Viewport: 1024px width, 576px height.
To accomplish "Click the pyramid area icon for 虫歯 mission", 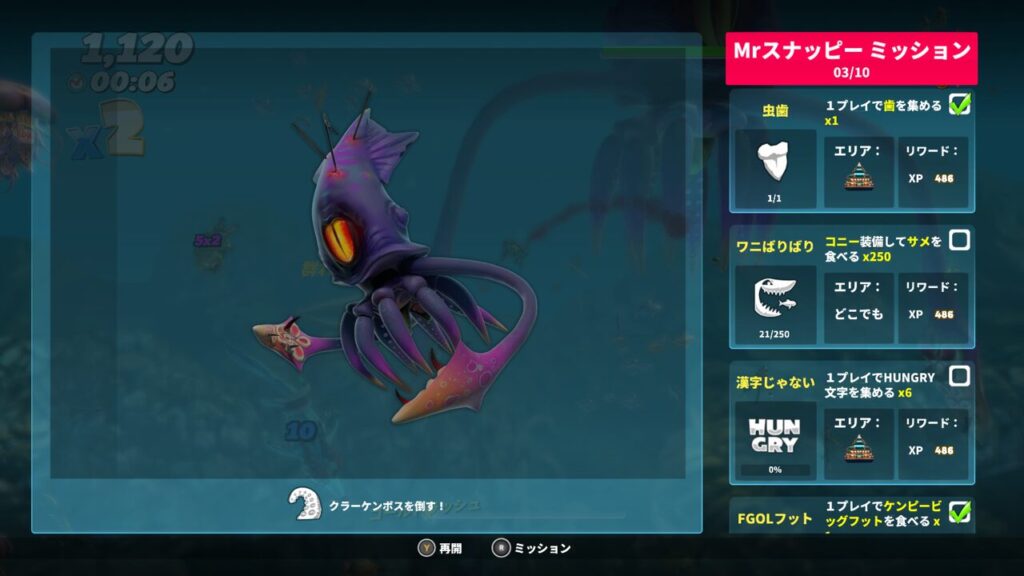I will pyautogui.click(x=858, y=176).
